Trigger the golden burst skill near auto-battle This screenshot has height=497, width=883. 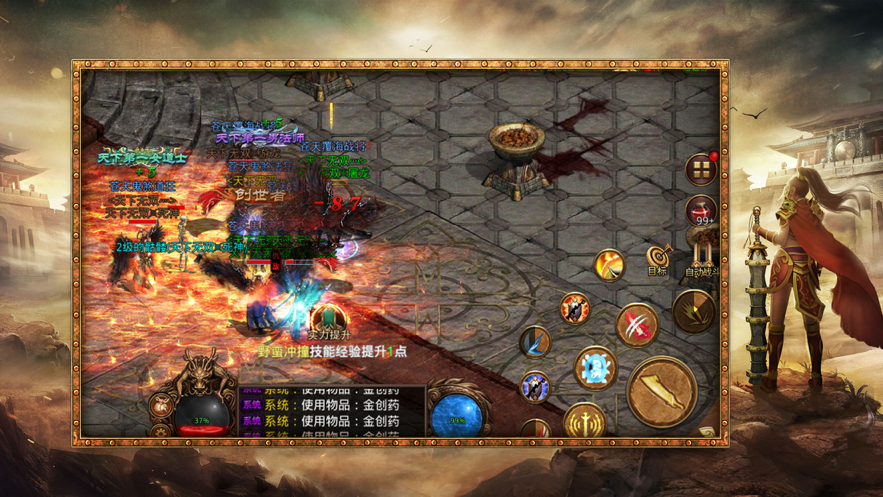click(x=693, y=311)
